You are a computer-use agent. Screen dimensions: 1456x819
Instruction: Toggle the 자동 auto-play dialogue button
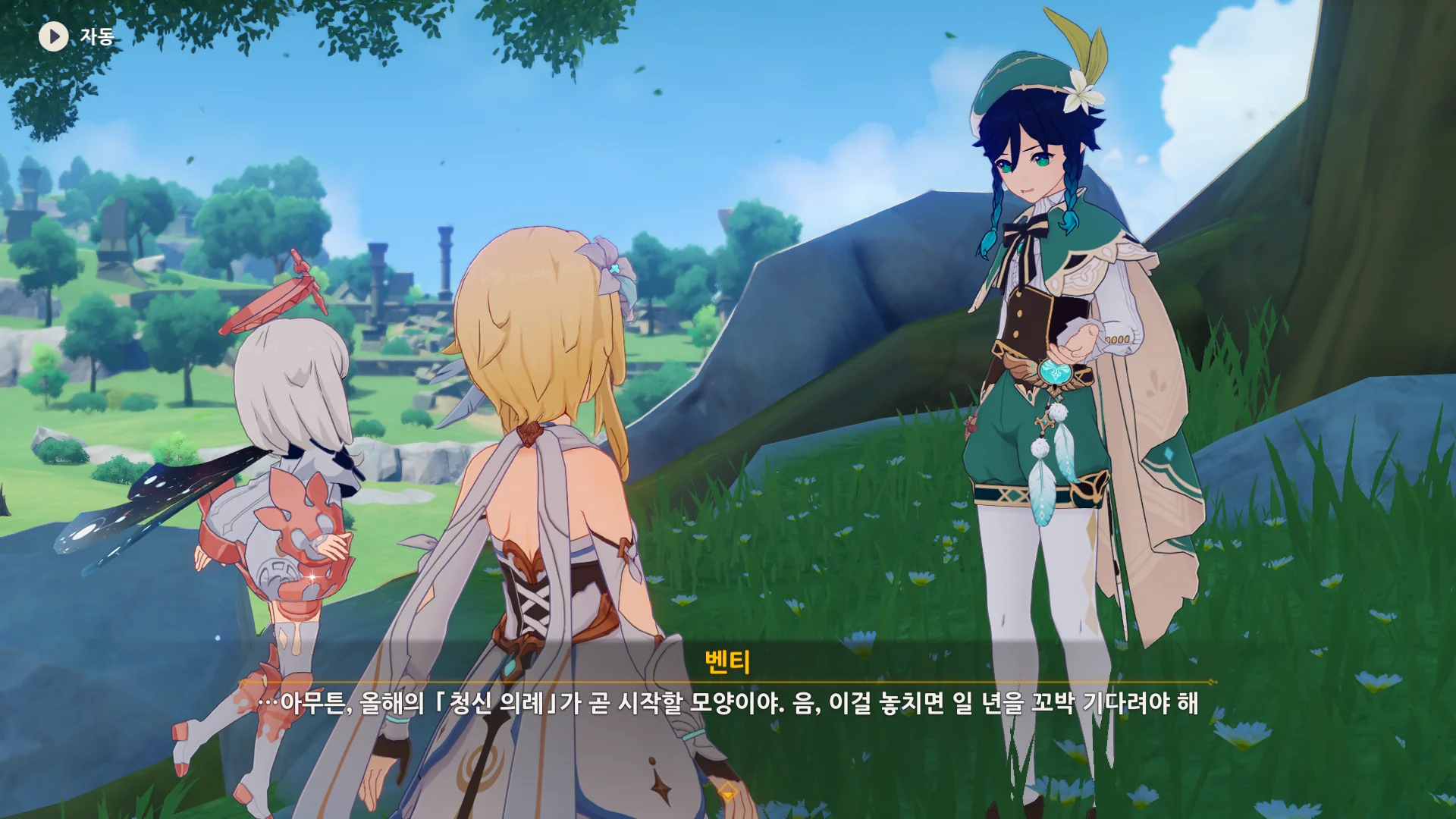click(54, 36)
